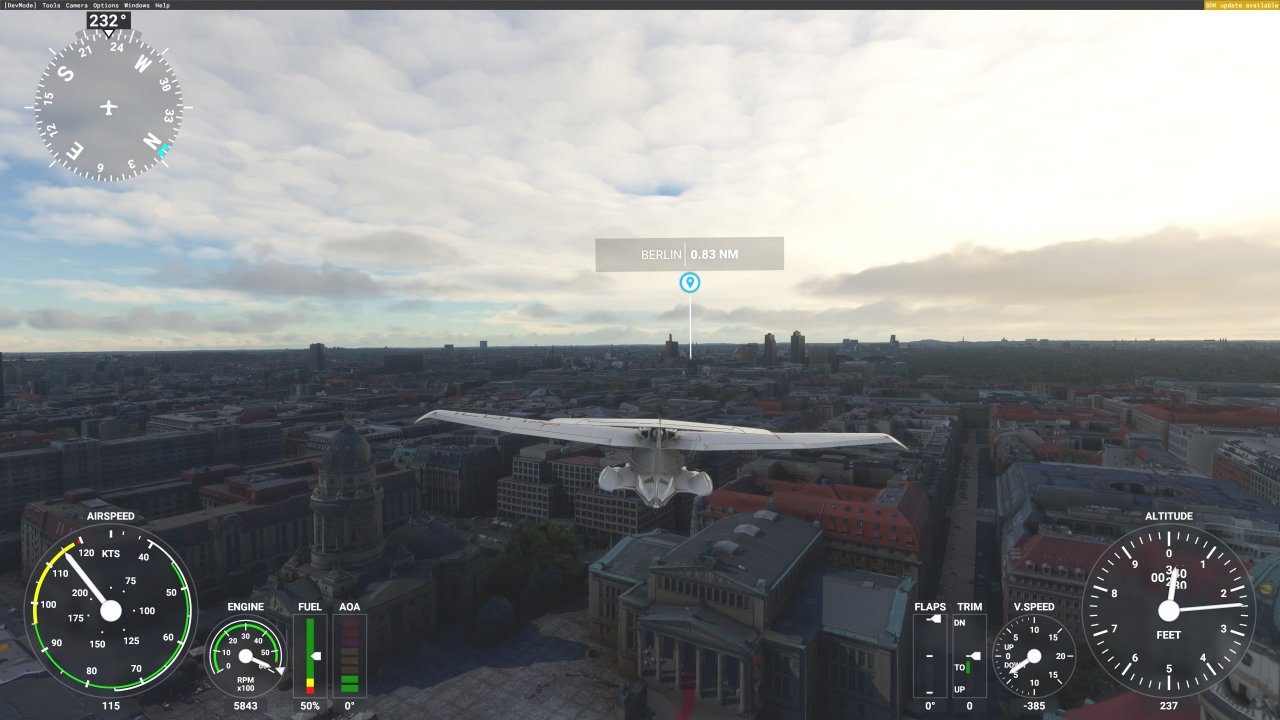
Task: Click the V.SPEED gauge
Action: 1035,655
